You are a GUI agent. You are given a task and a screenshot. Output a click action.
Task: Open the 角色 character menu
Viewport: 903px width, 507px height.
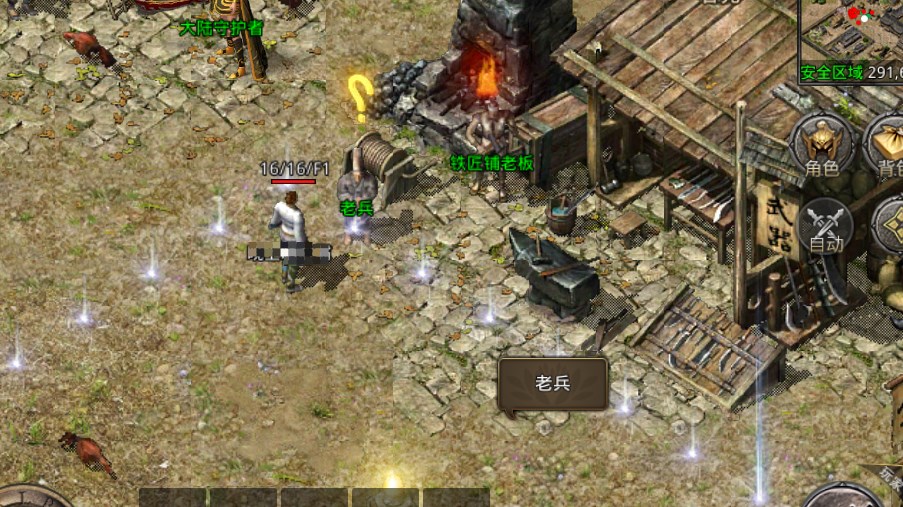(822, 146)
